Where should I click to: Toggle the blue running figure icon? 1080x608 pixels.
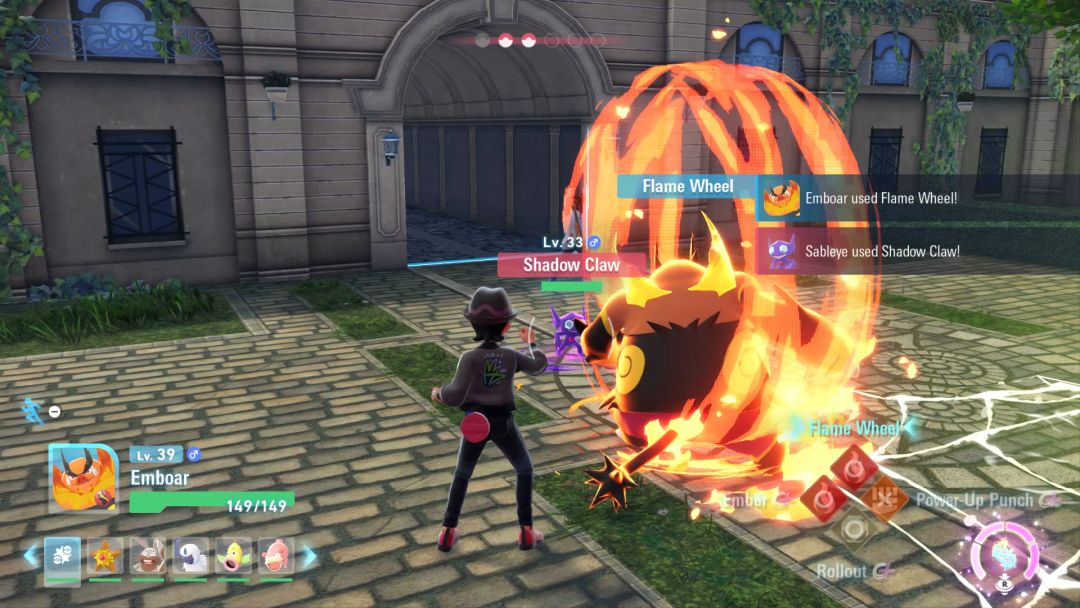click(x=30, y=409)
